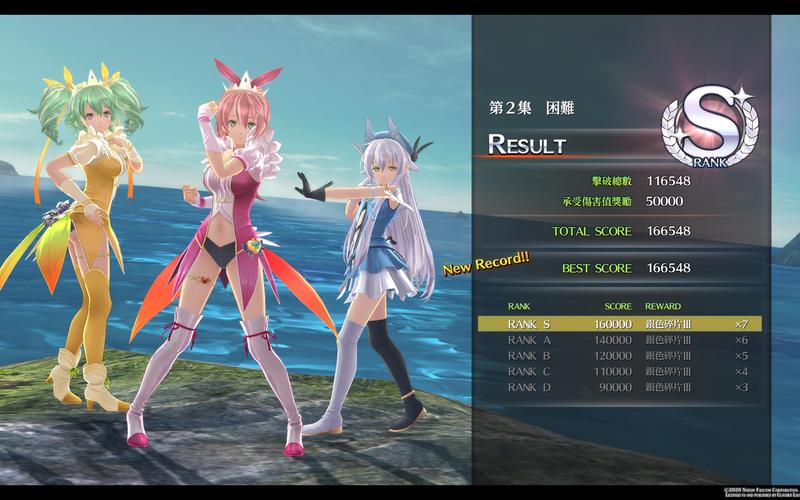The width and height of the screenshot is (800, 500).
Task: Select the RANK B row in the table
Action: click(620, 355)
